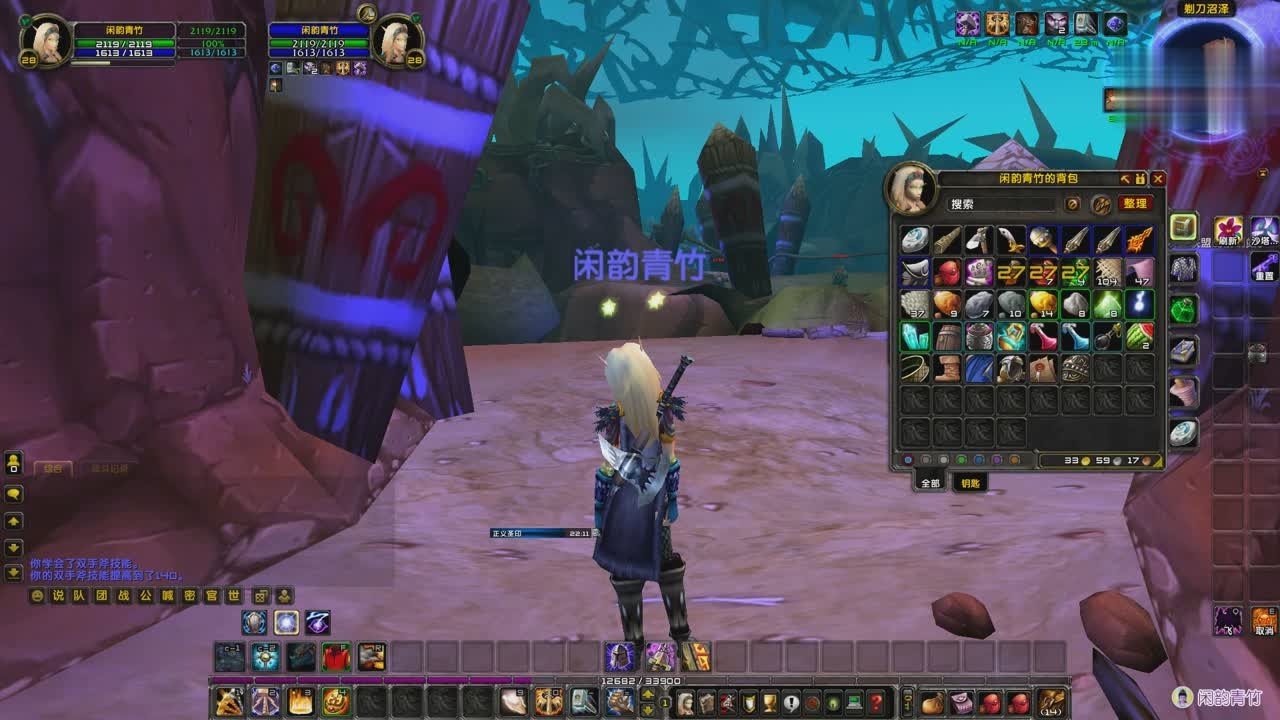Close the backpack window
This screenshot has width=1280, height=720.
click(1158, 179)
